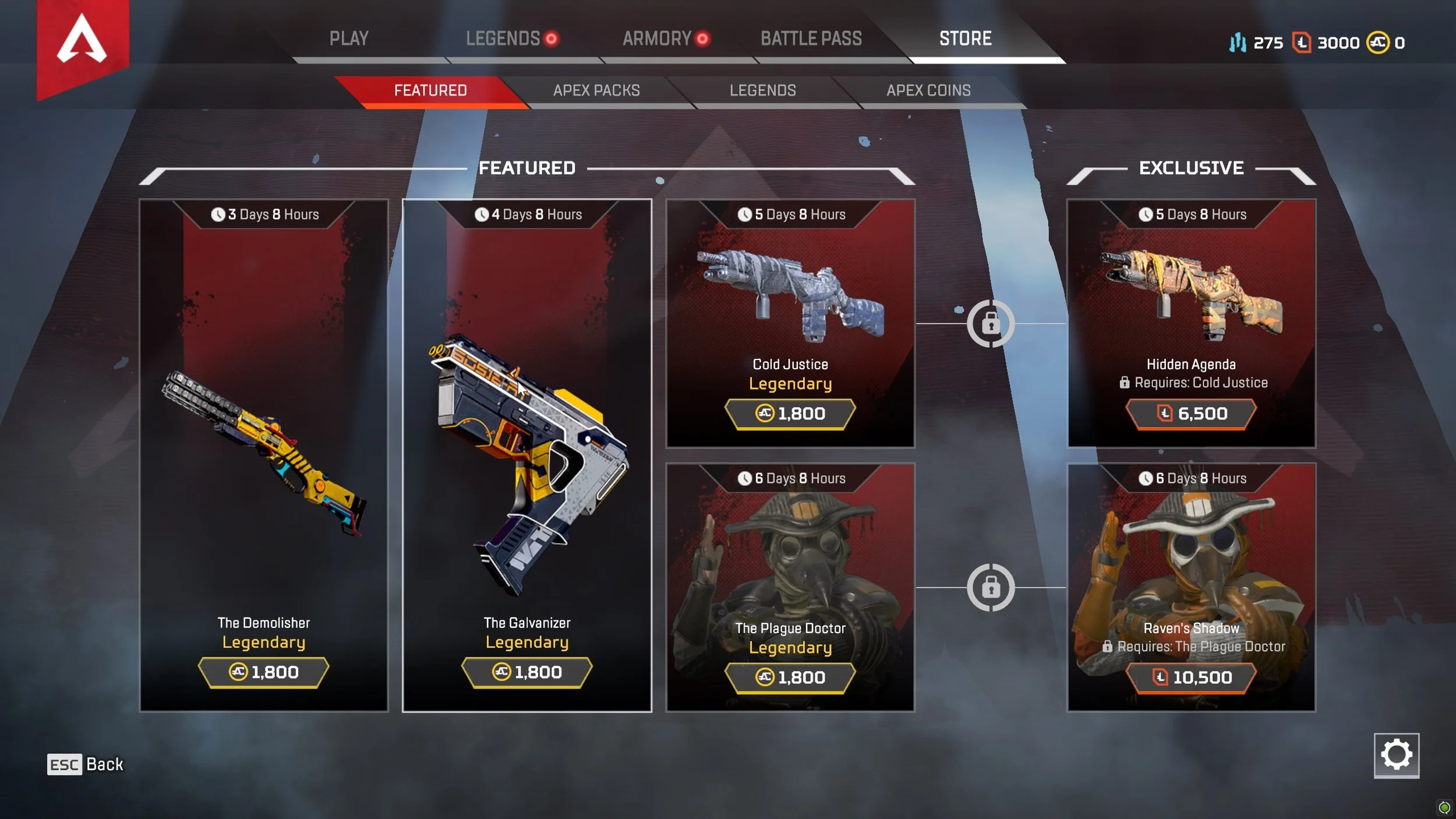Click the lock icon linking Plague Doctor and Raven's Shadow

992,588
